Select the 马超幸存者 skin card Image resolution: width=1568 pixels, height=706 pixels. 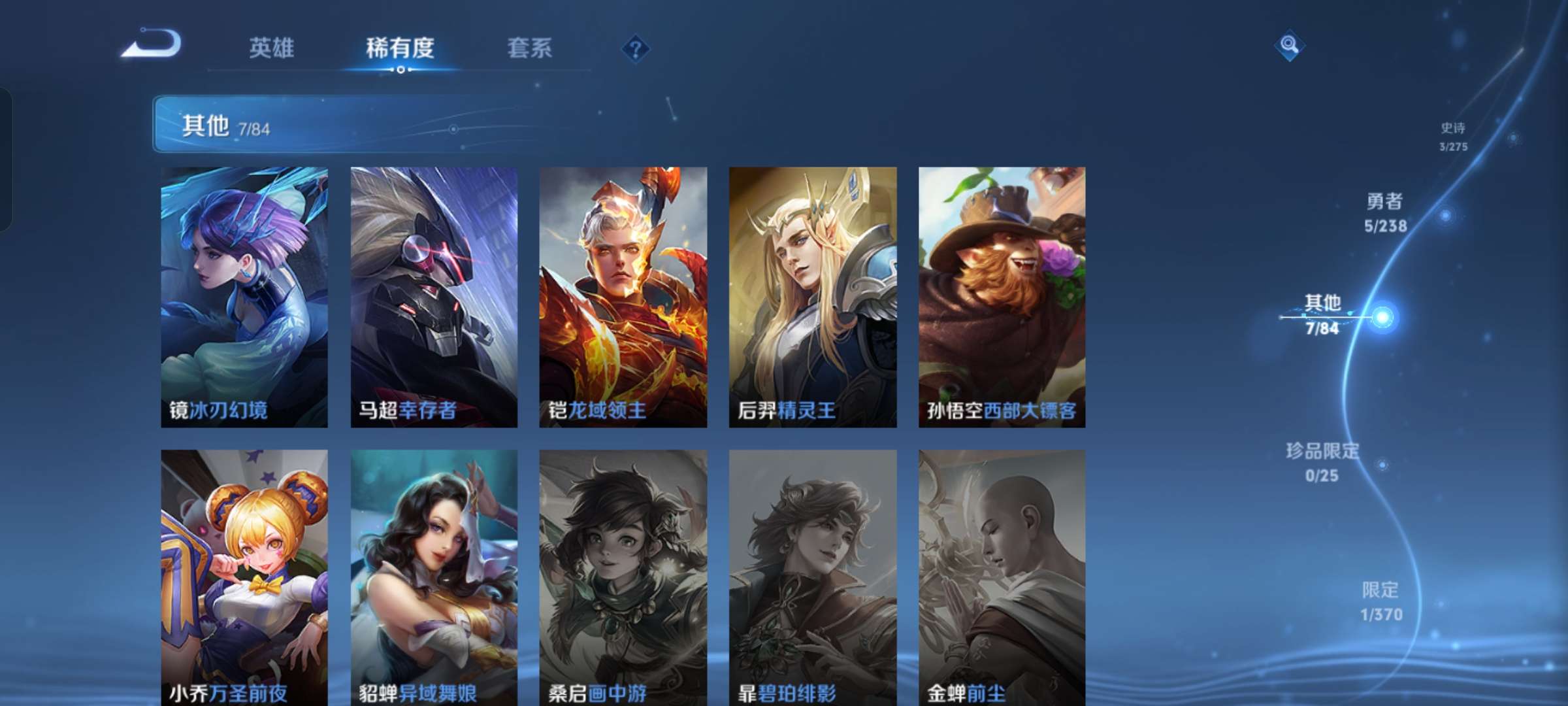coord(433,294)
